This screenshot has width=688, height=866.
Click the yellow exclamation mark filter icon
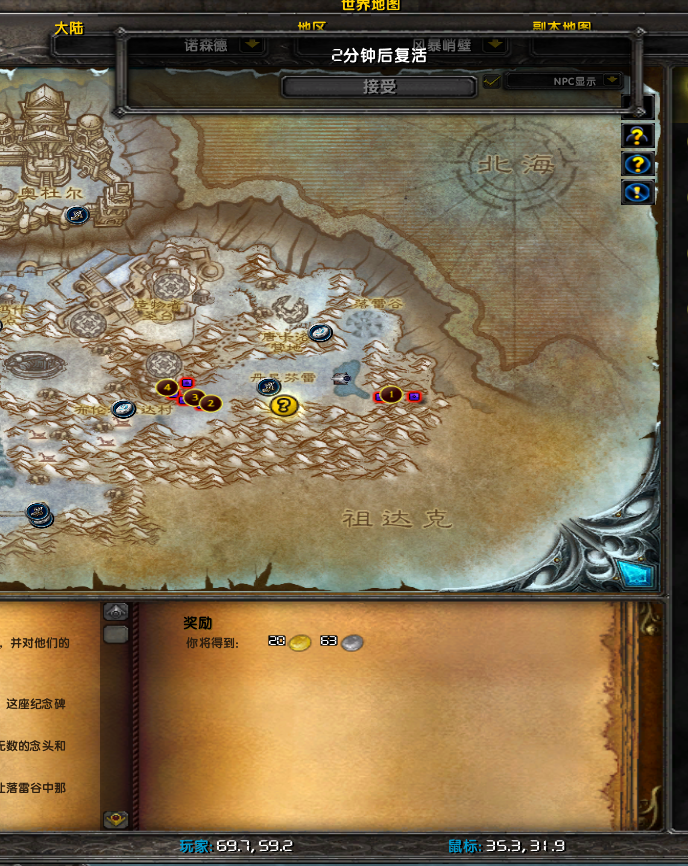(638, 192)
